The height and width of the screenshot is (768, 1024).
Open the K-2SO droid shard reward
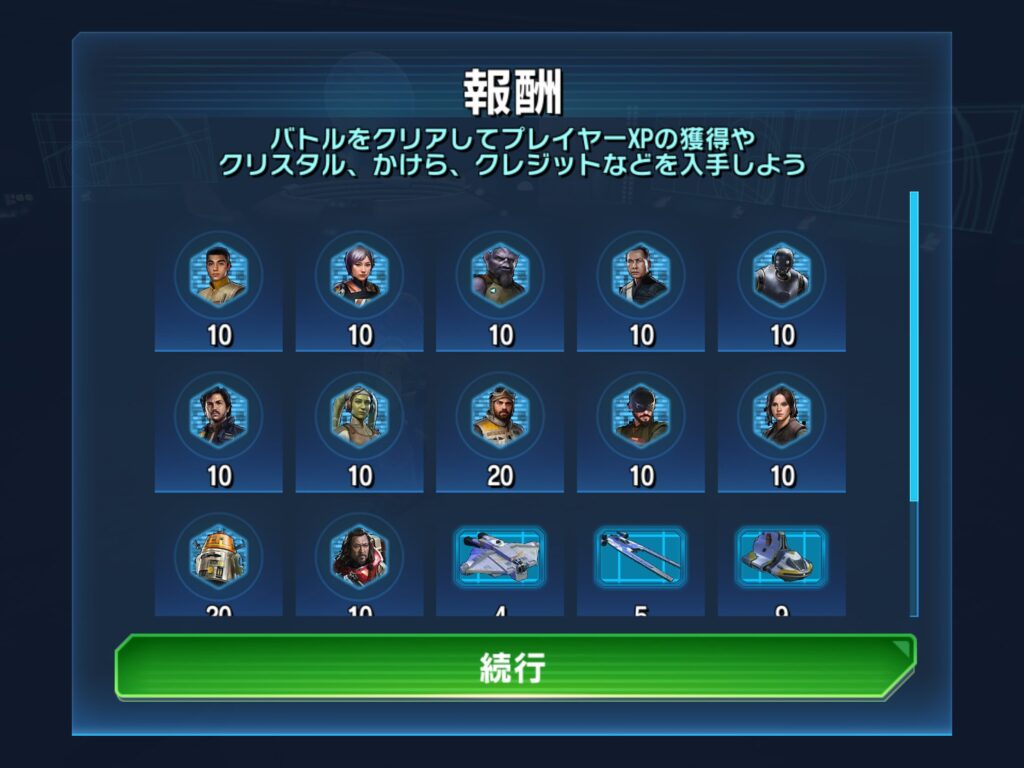782,275
